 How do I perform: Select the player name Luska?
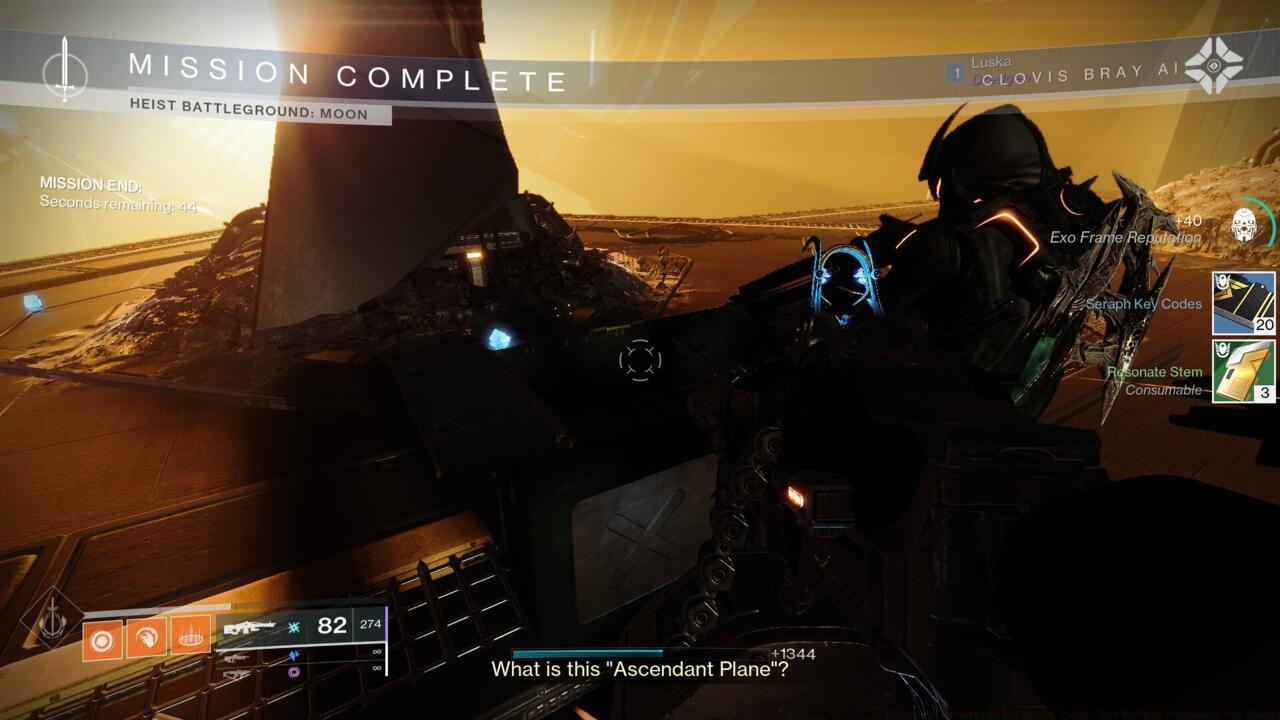(992, 60)
